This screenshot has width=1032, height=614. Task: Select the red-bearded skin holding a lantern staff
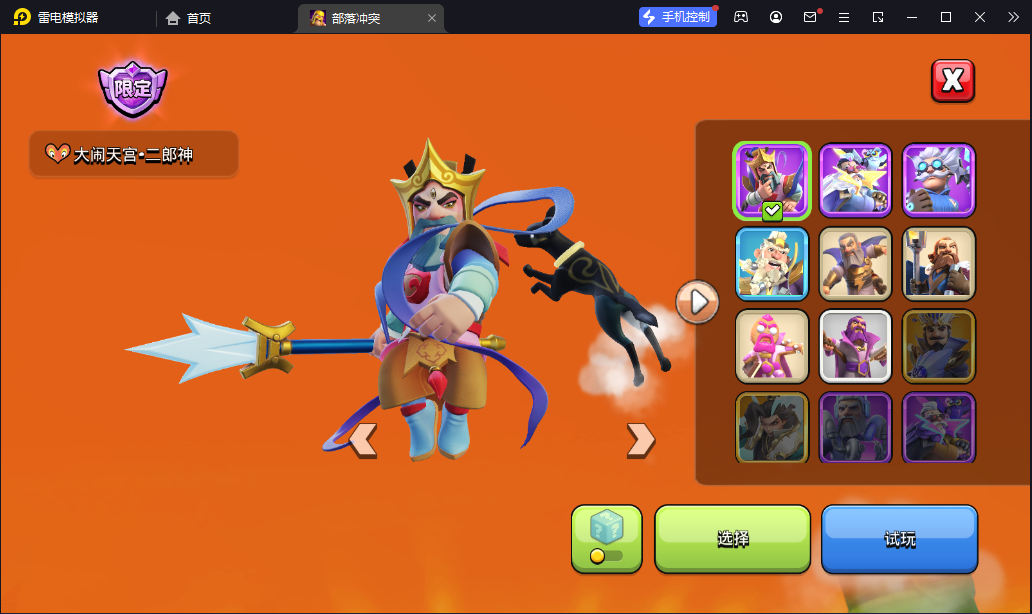pyautogui.click(x=938, y=263)
